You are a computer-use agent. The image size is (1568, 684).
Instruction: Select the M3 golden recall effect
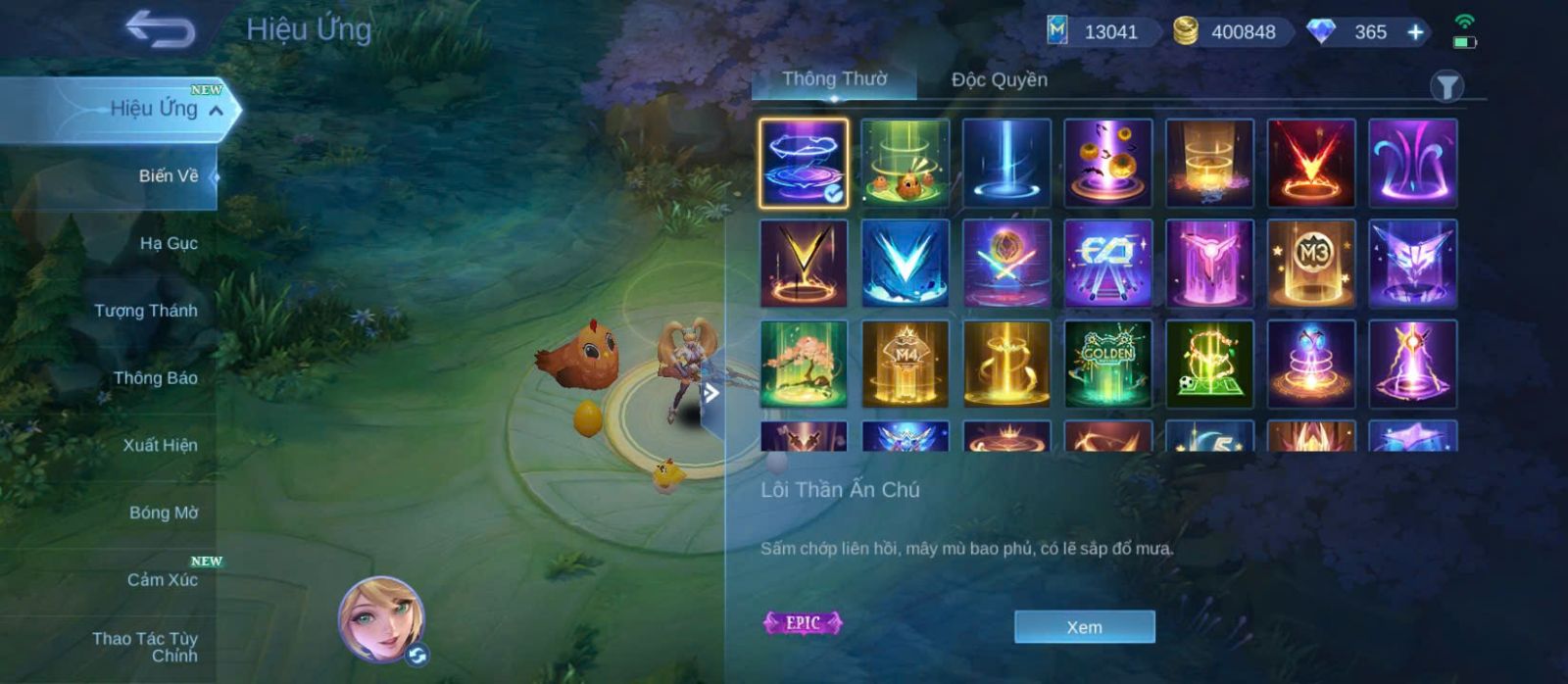(1310, 263)
